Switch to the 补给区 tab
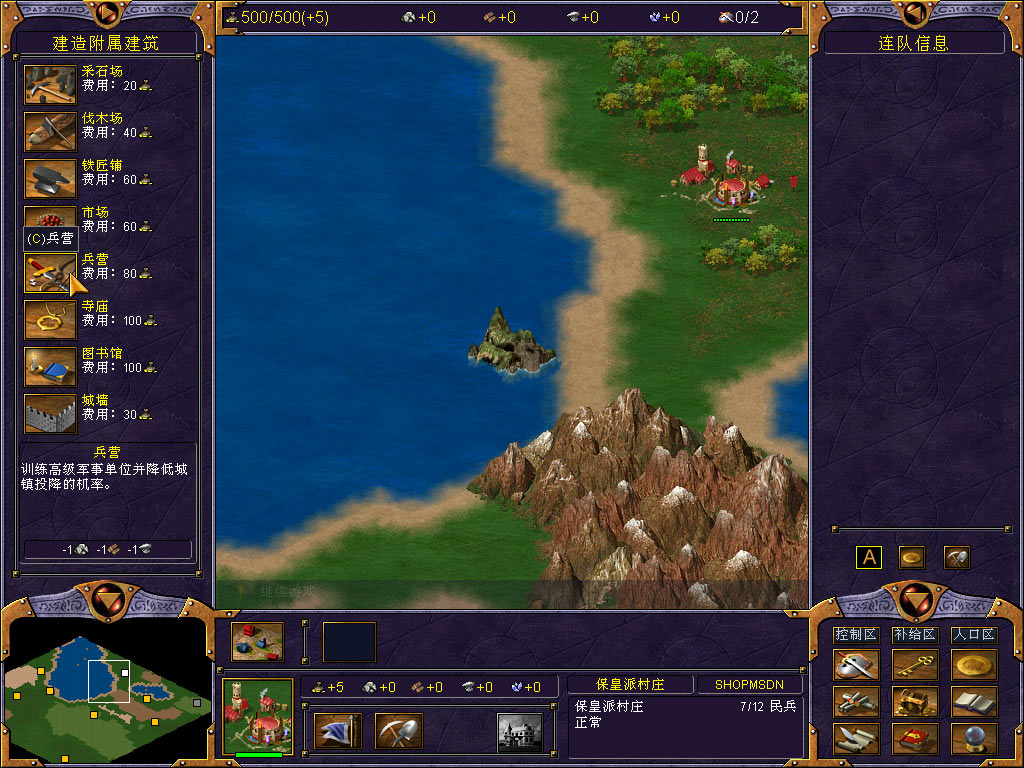 [x=914, y=635]
